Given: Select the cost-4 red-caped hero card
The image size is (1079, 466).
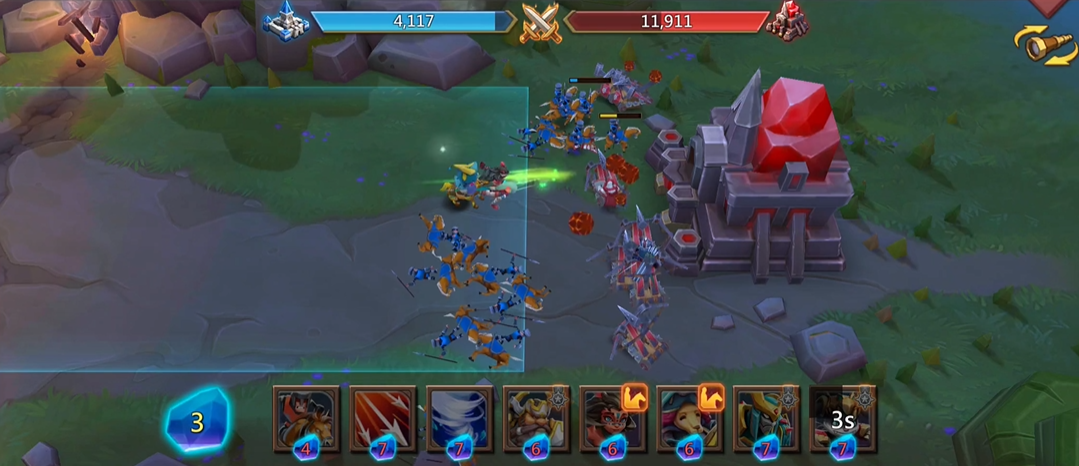Looking at the screenshot, I should pos(306,419).
